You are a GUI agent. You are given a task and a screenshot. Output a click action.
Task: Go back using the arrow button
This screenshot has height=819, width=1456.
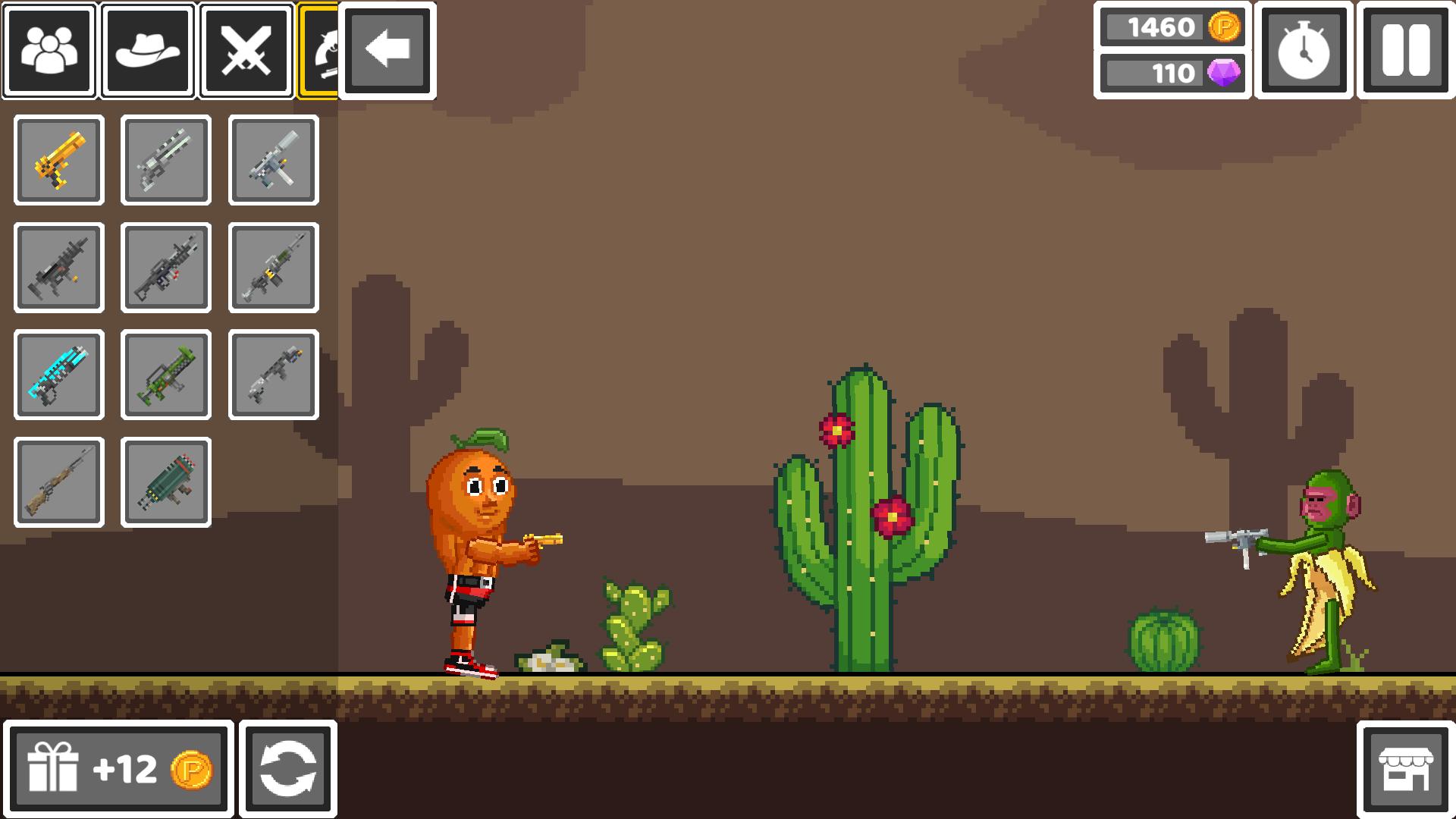(x=387, y=51)
